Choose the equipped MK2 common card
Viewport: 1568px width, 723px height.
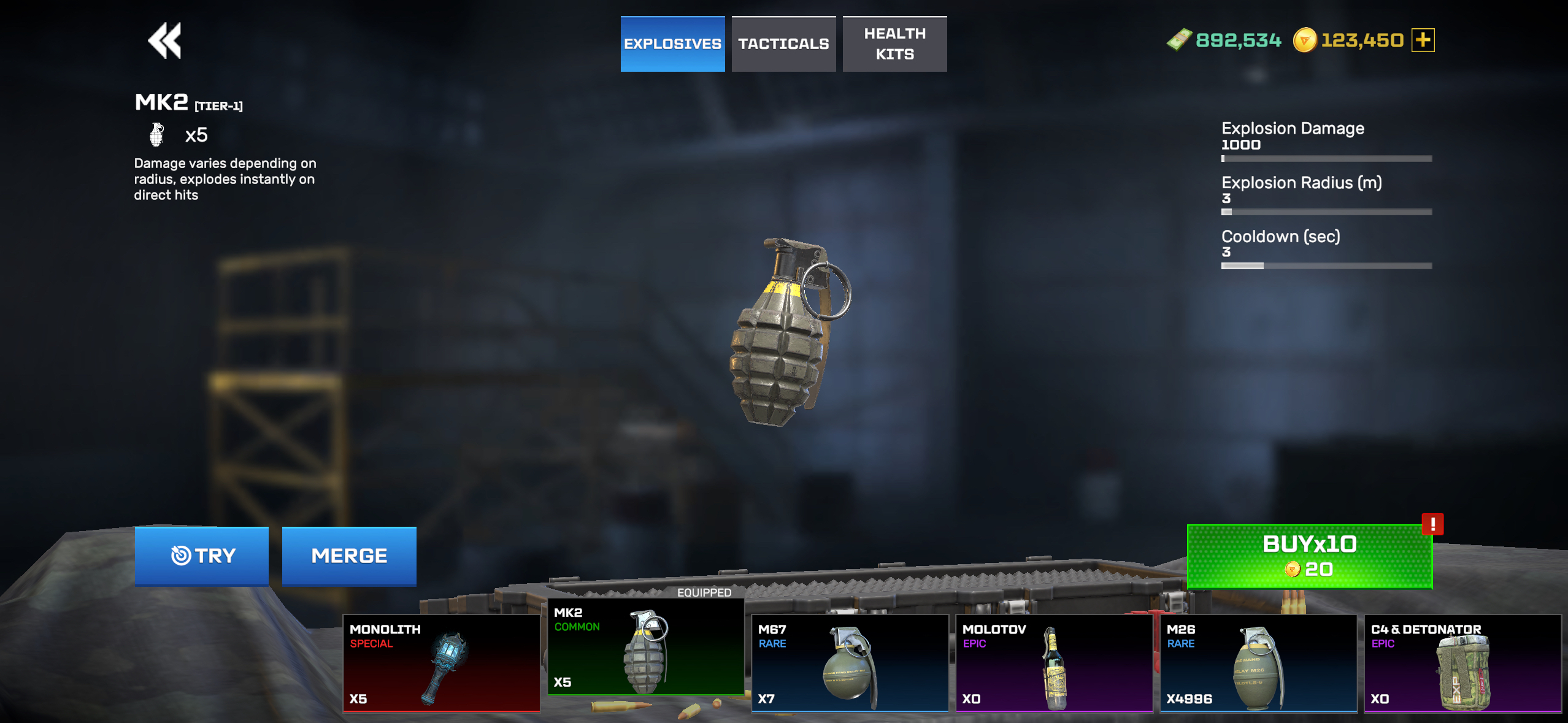point(645,647)
